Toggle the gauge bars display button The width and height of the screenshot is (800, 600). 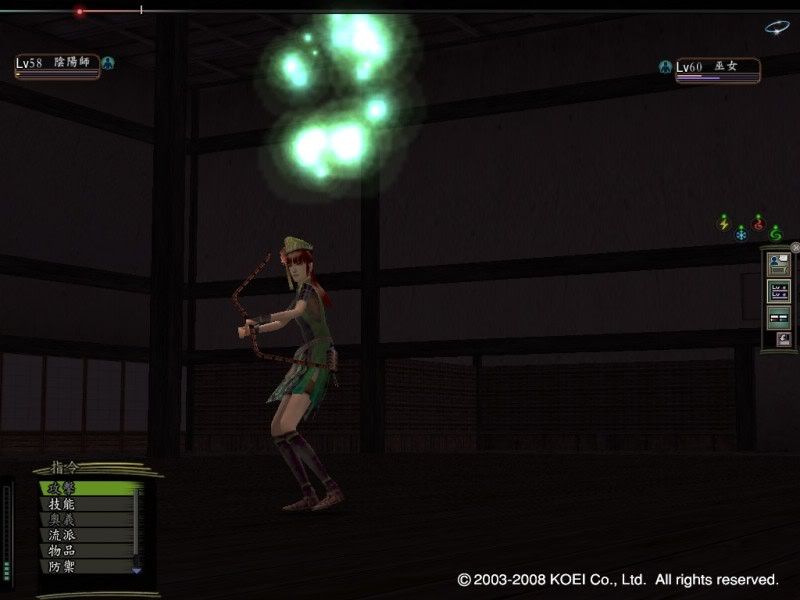[778, 318]
